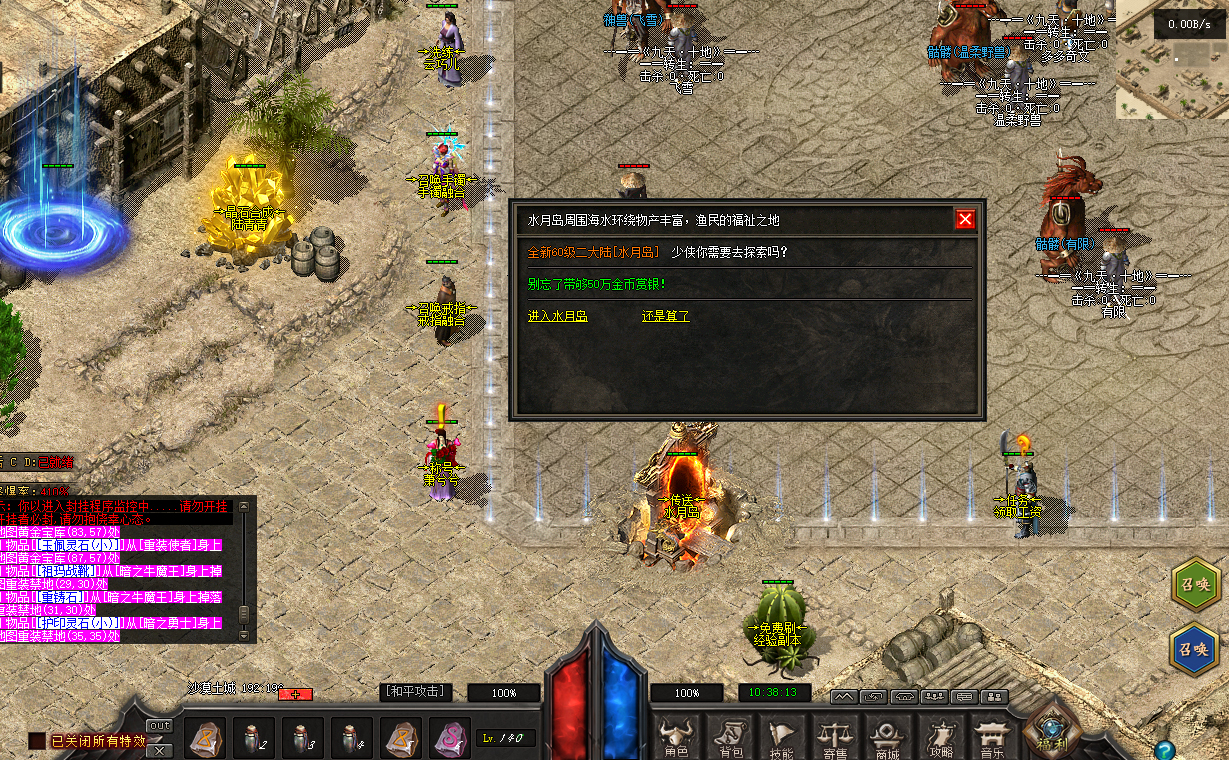Click the 音乐 music button
The width and height of the screenshot is (1229, 760).
992,739
